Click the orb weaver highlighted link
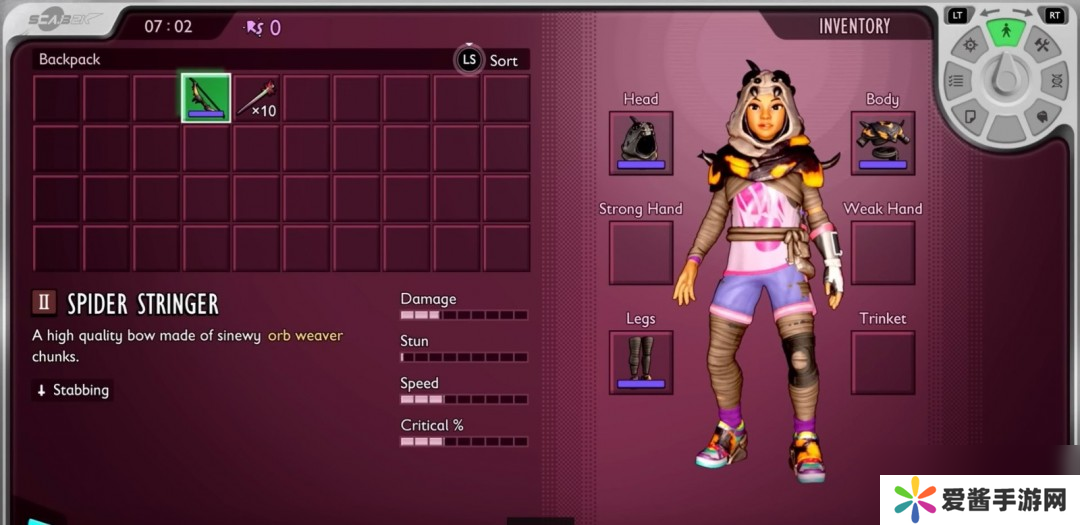 [305, 336]
